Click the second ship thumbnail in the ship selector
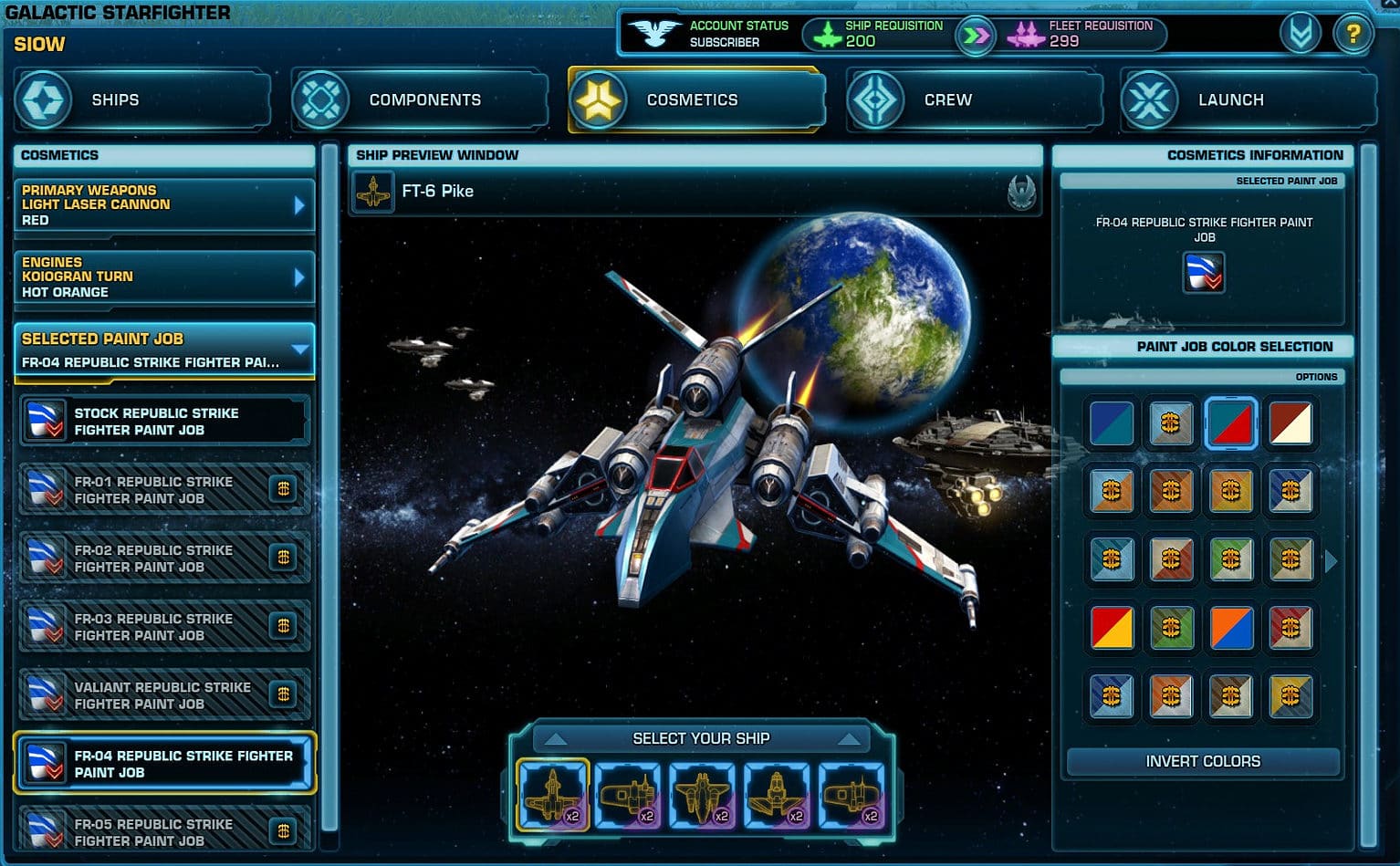1400x866 pixels. point(628,794)
